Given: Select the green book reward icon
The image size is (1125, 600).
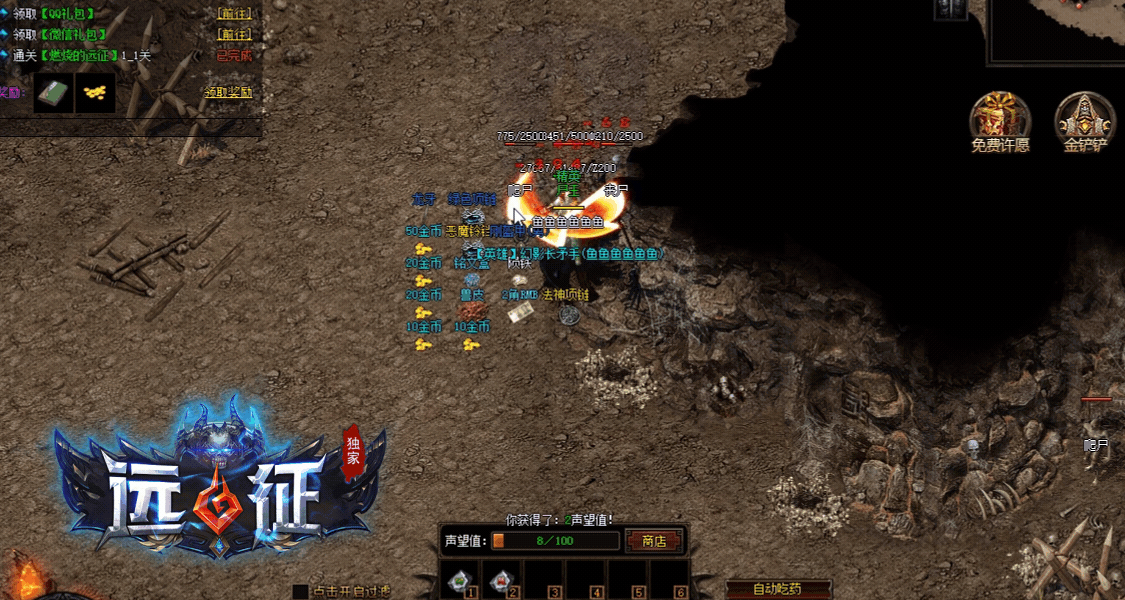Looking at the screenshot, I should (x=51, y=93).
